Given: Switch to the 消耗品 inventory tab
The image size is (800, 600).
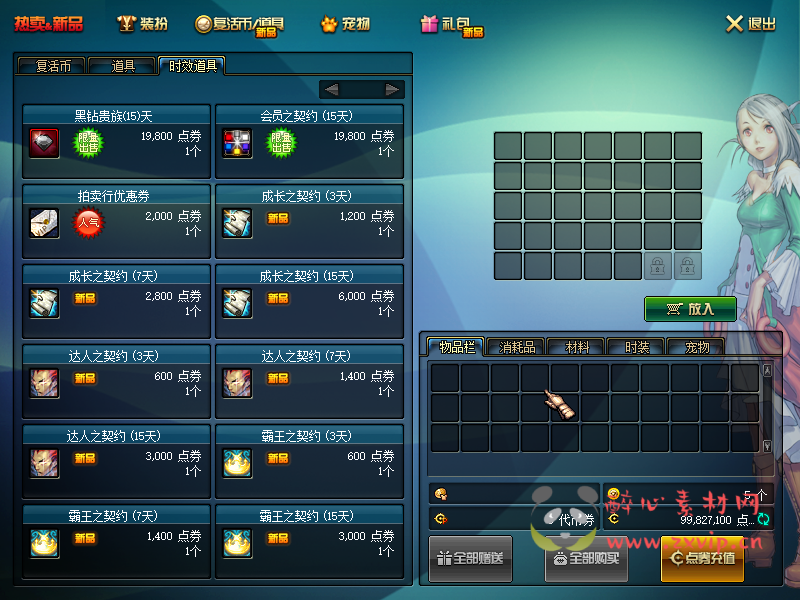Looking at the screenshot, I should click(517, 347).
